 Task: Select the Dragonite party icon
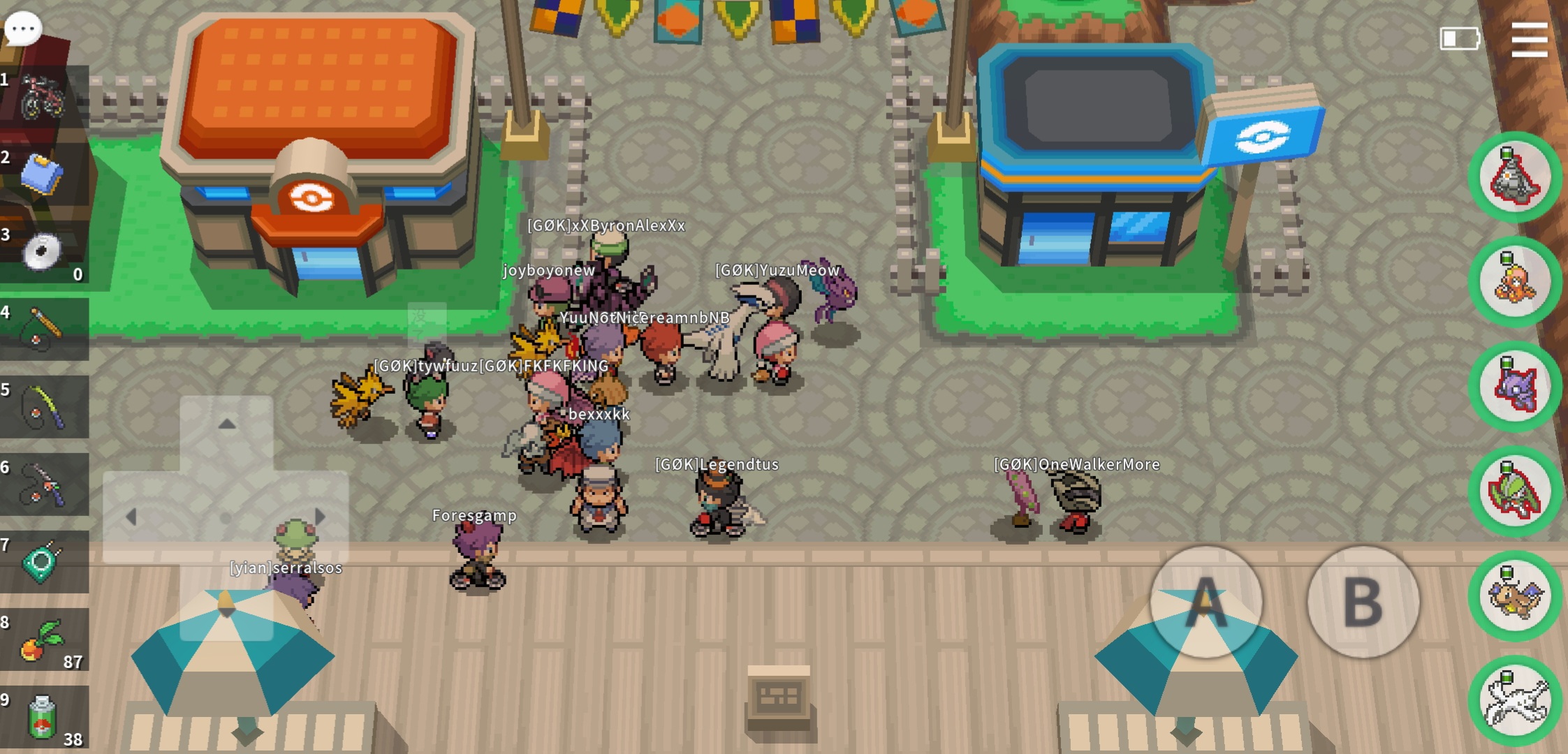click(x=1514, y=596)
